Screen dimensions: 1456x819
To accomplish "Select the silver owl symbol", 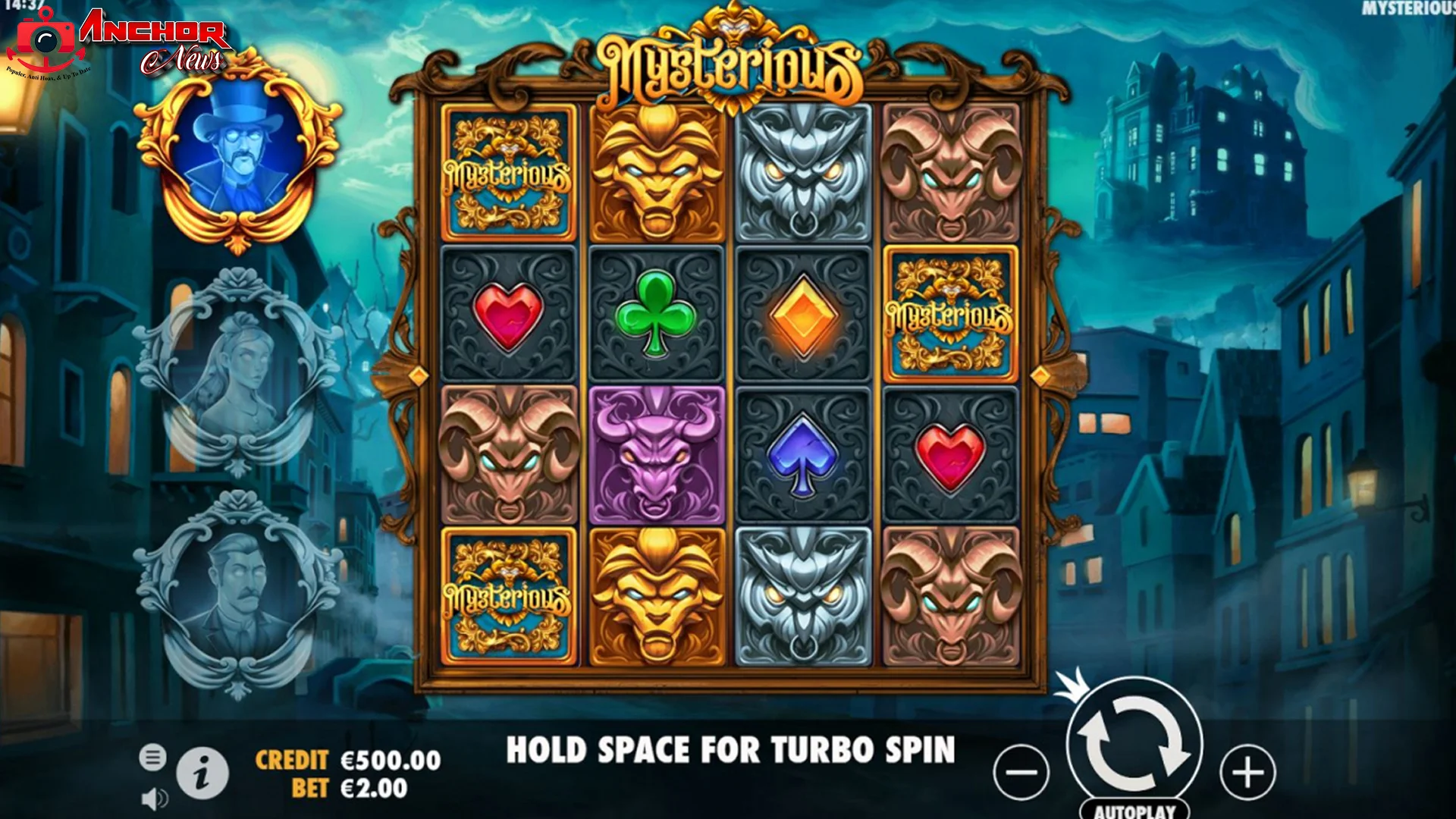I will (802, 173).
